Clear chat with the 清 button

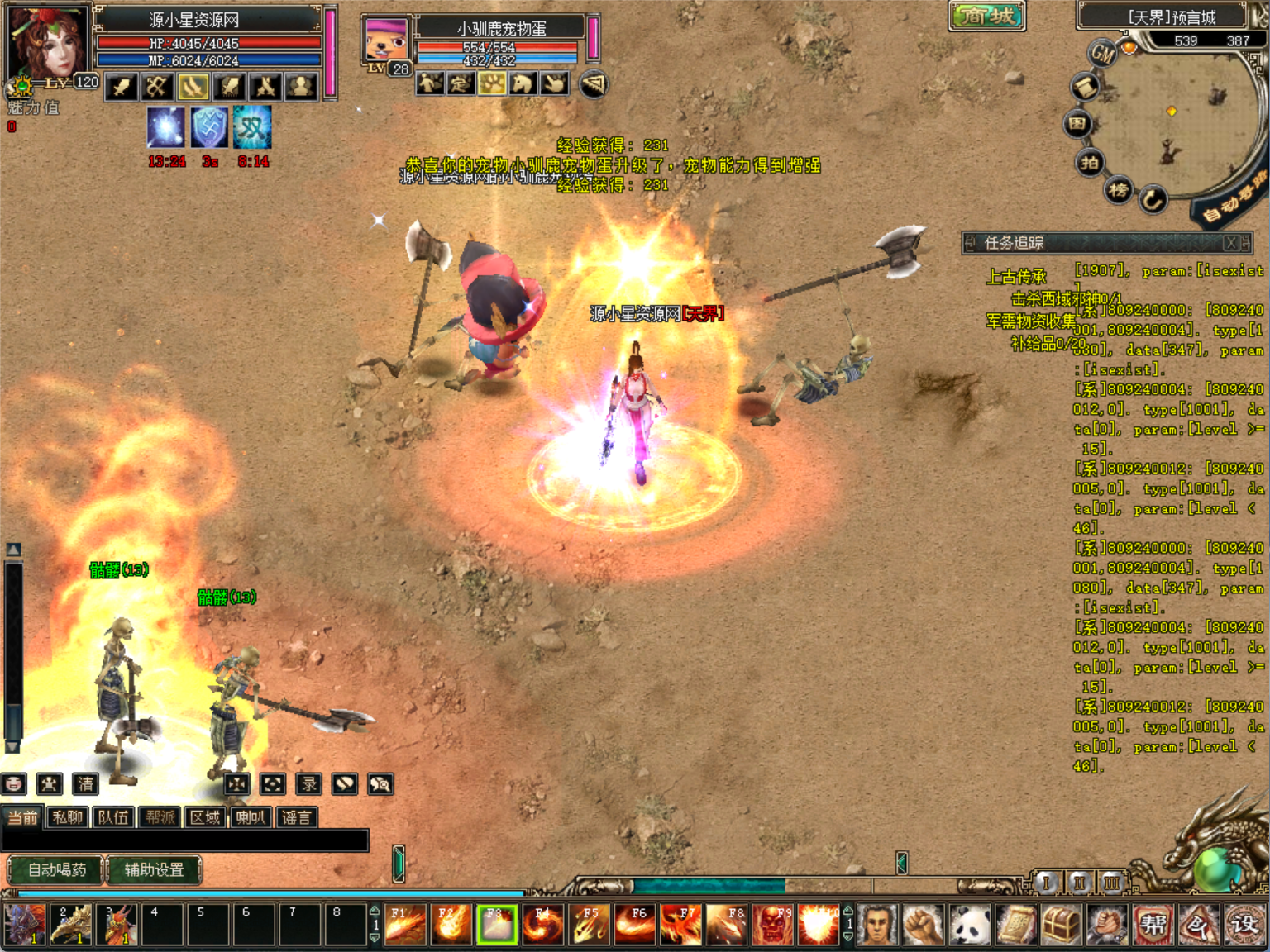tap(85, 783)
